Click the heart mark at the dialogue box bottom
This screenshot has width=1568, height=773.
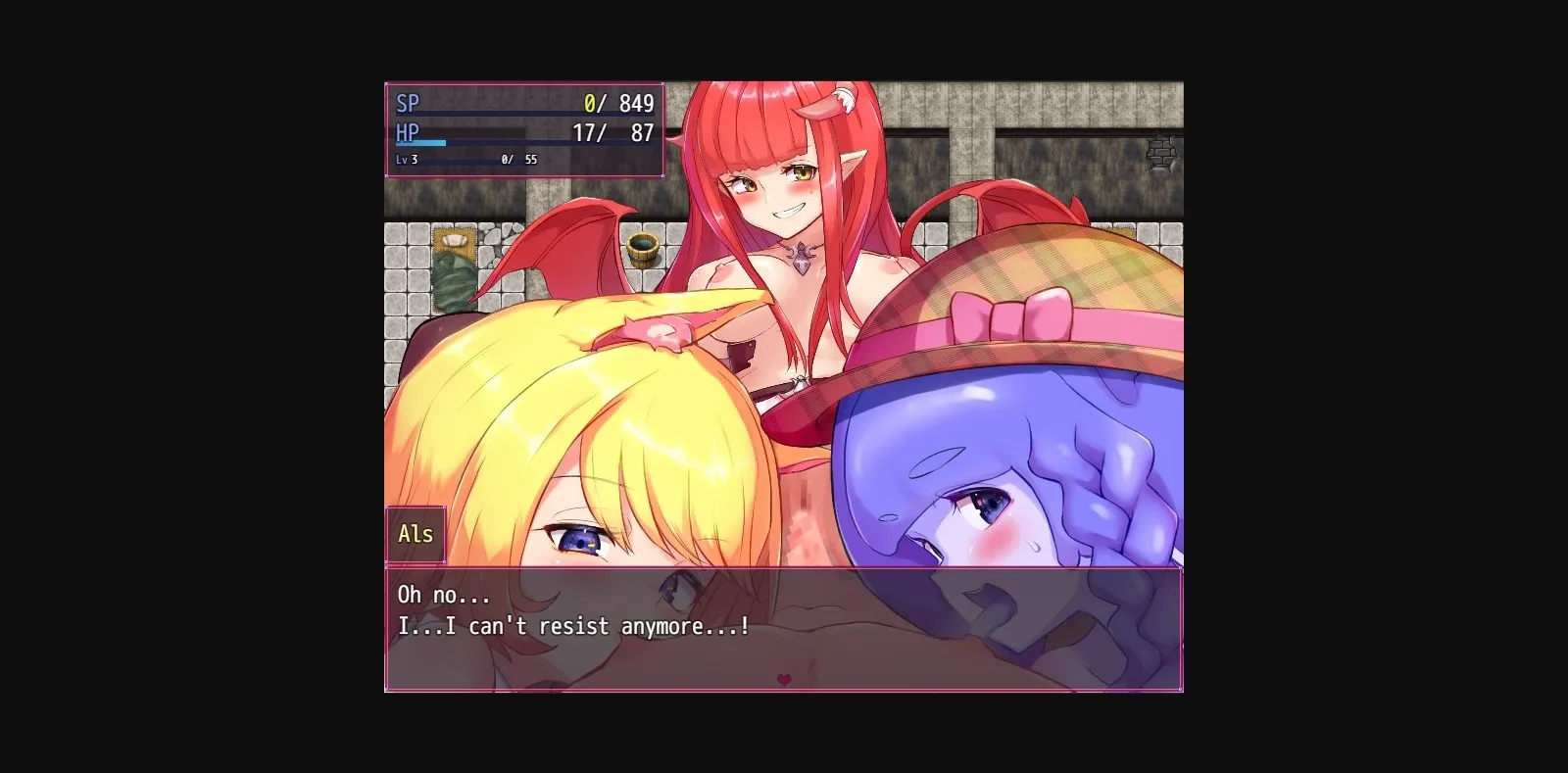coord(784,678)
